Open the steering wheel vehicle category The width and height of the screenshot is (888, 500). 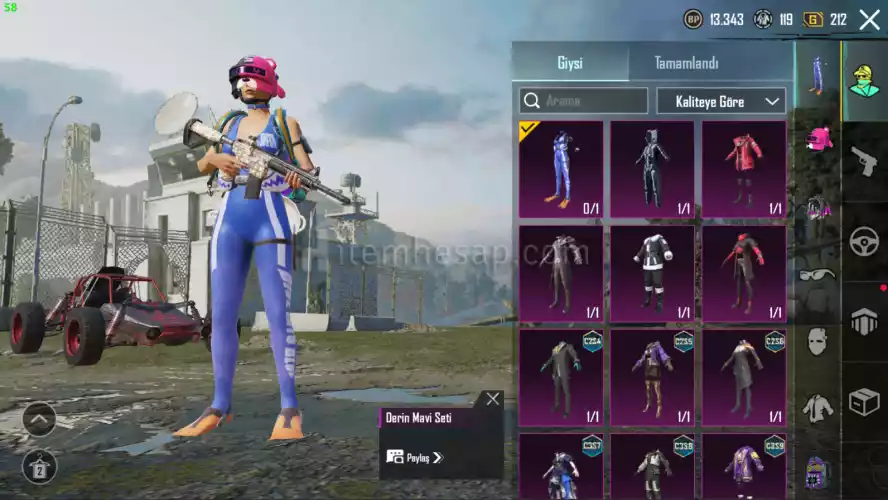point(864,241)
